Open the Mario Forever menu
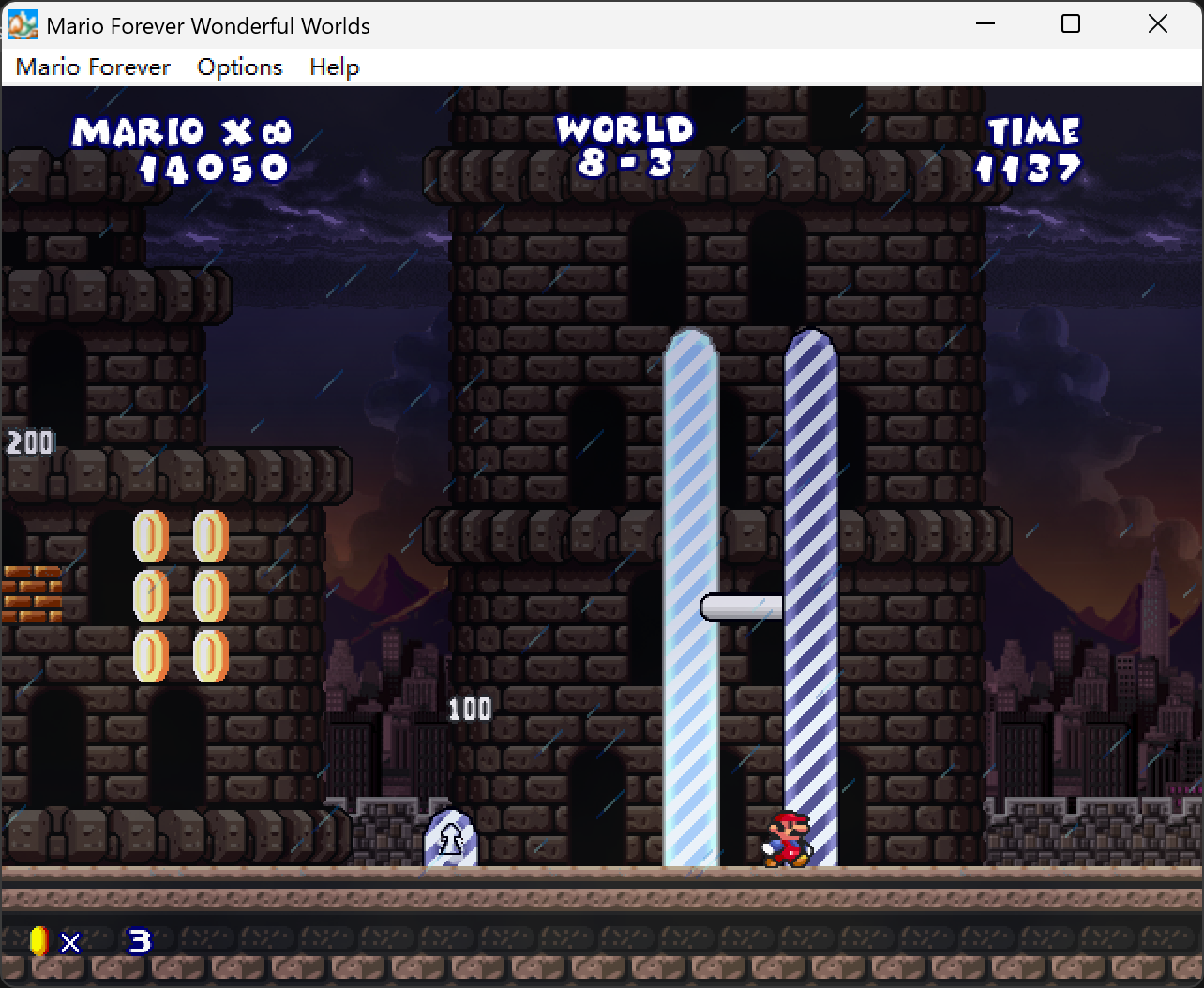The image size is (1204, 988). coord(93,67)
